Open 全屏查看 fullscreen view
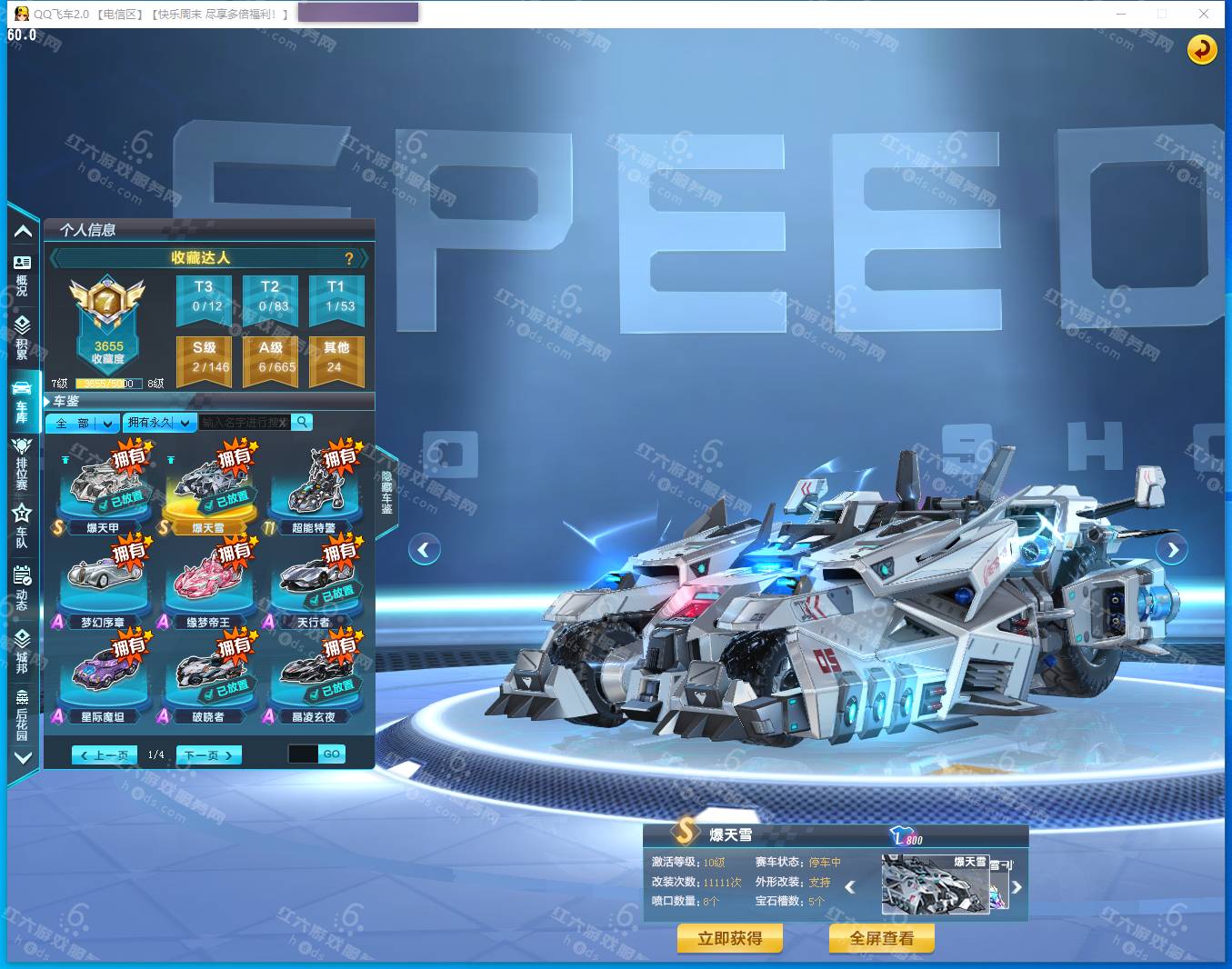The image size is (1232, 969). [x=881, y=938]
